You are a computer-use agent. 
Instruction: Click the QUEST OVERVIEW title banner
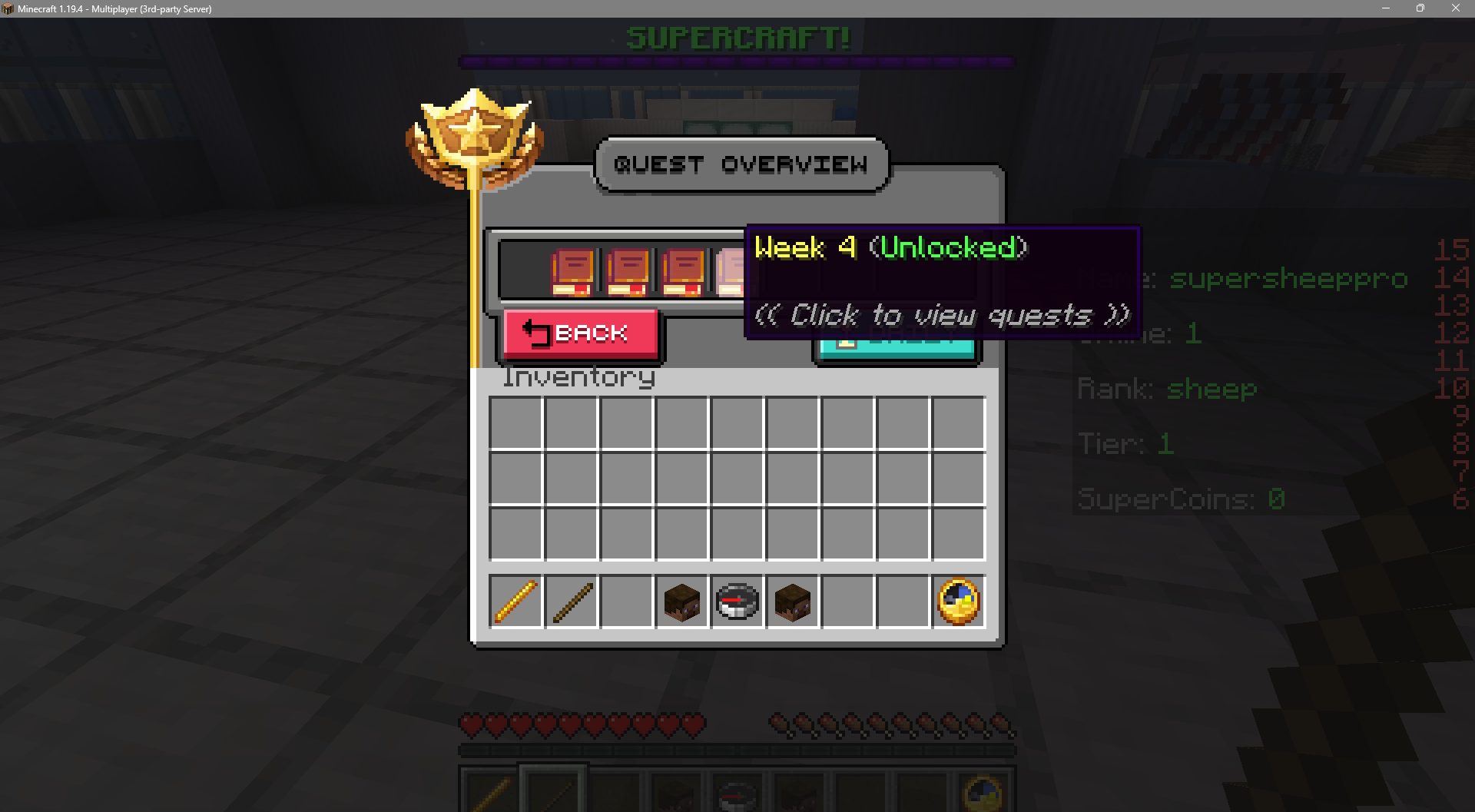(x=740, y=164)
